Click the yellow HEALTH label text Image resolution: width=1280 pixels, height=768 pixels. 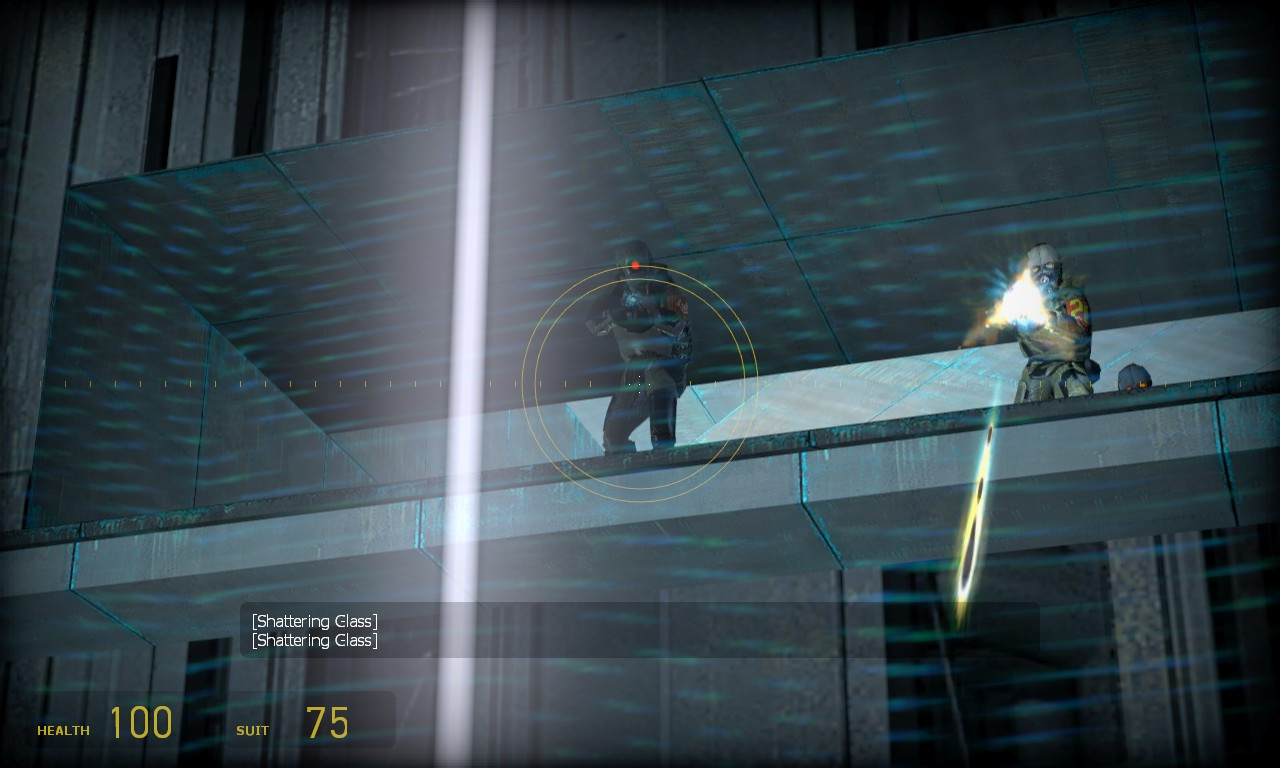point(62,730)
